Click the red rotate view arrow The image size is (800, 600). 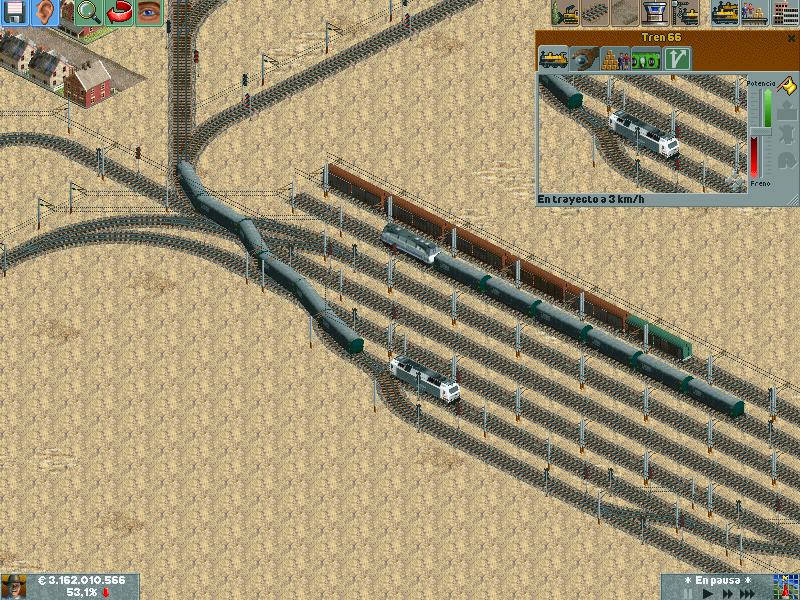tap(119, 13)
